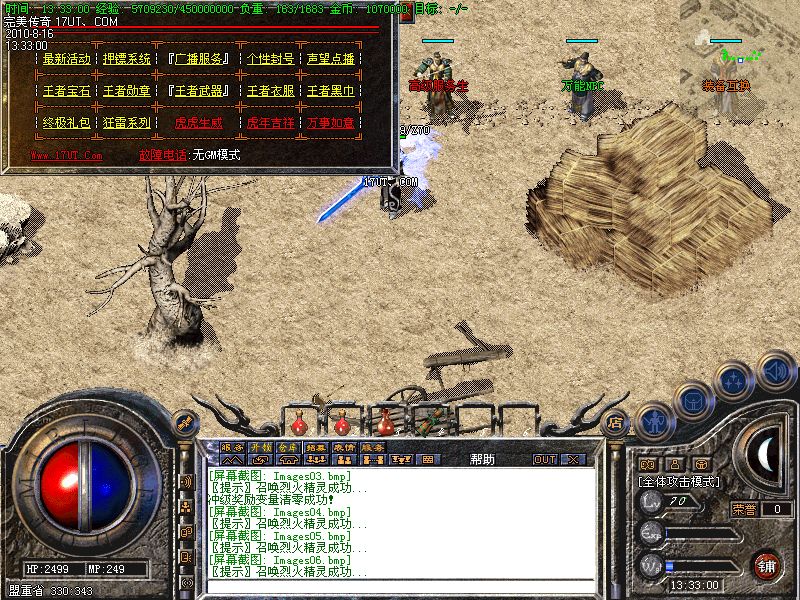Choose the red 万事如意 link
The height and width of the screenshot is (600, 800).
tap(331, 123)
